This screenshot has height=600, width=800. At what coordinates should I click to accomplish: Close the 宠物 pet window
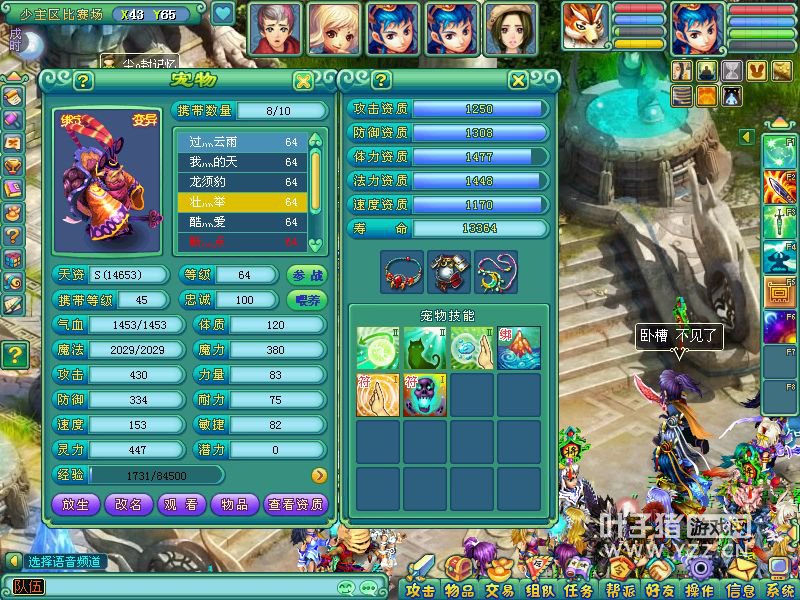(x=303, y=81)
